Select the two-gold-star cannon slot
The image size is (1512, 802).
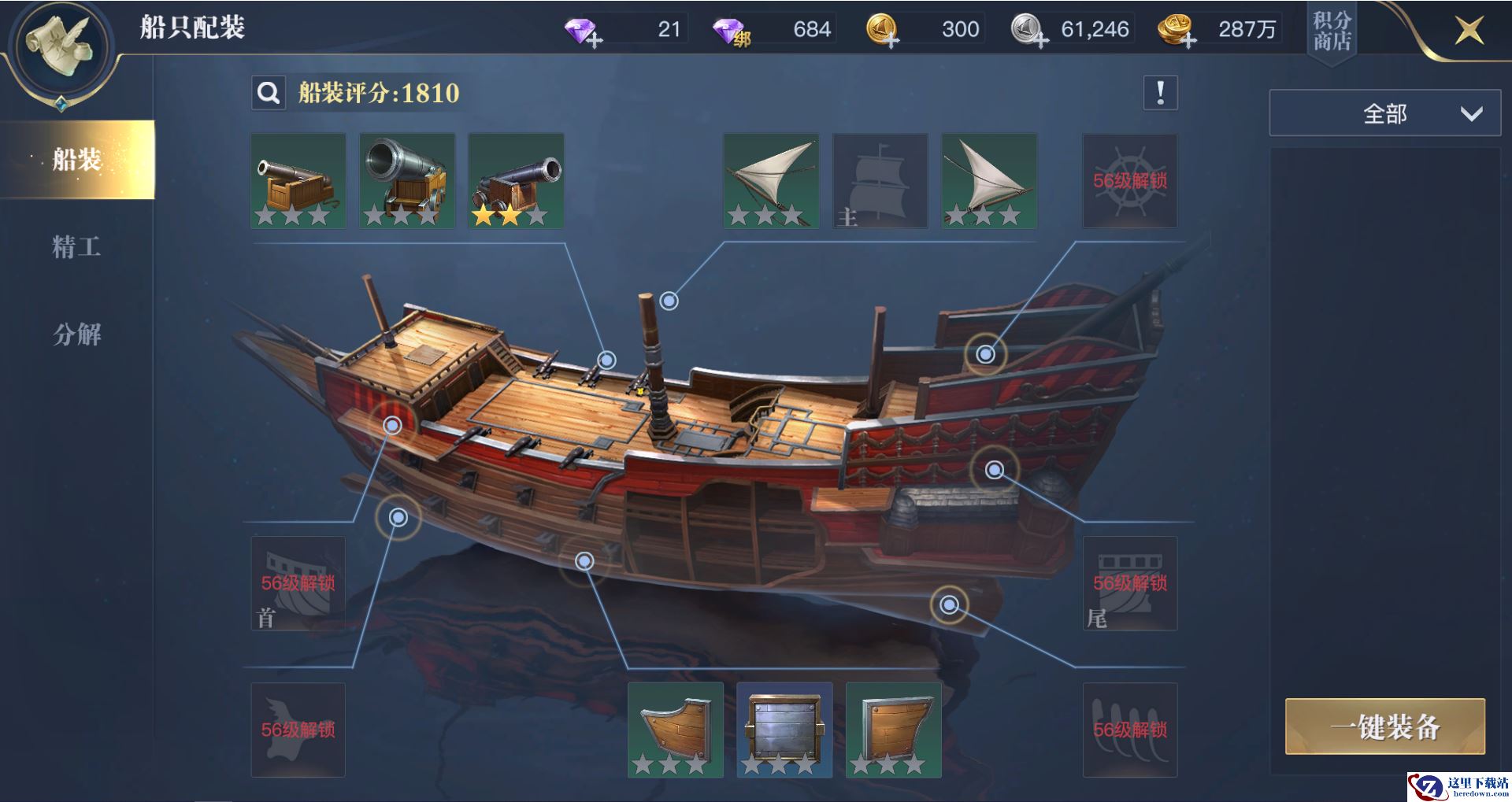point(516,181)
